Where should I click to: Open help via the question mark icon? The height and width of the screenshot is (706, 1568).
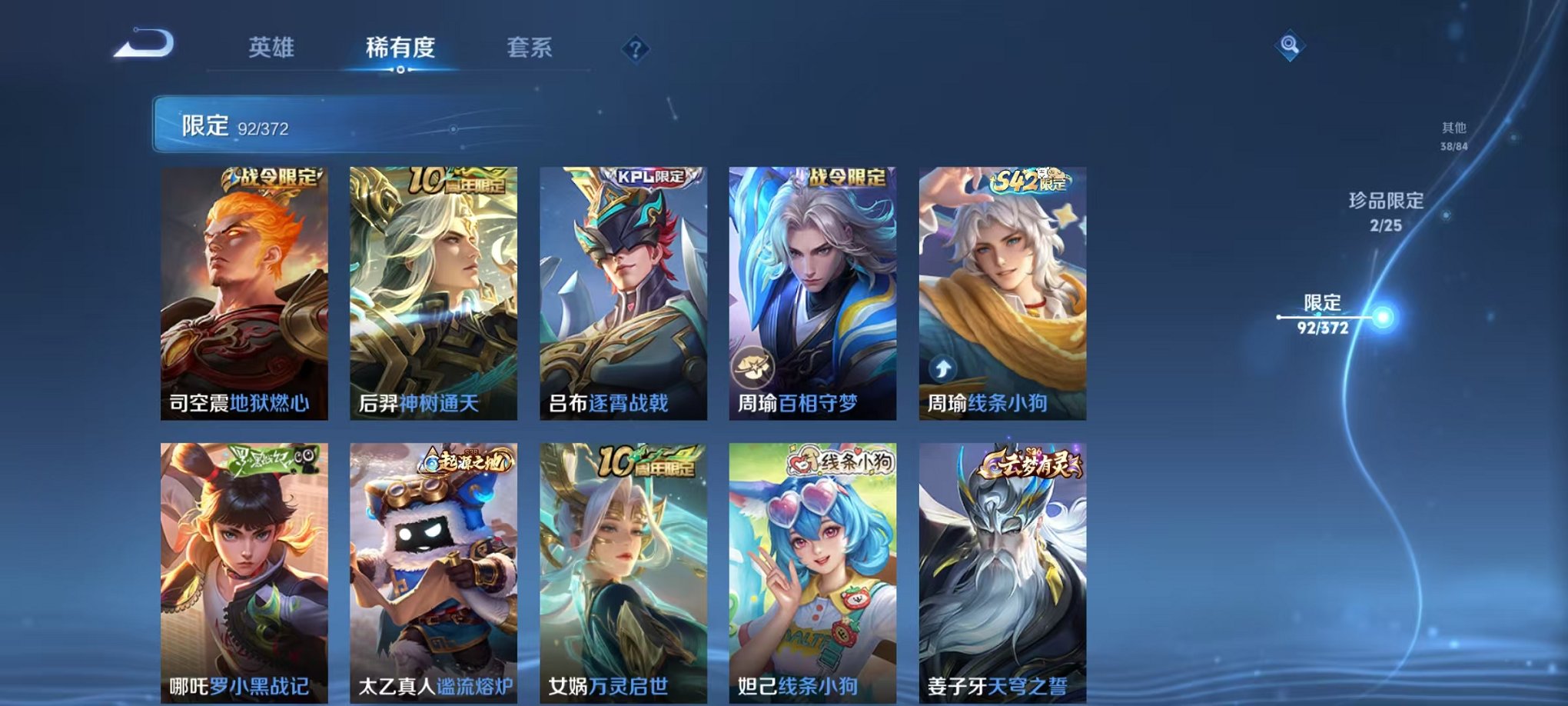634,49
